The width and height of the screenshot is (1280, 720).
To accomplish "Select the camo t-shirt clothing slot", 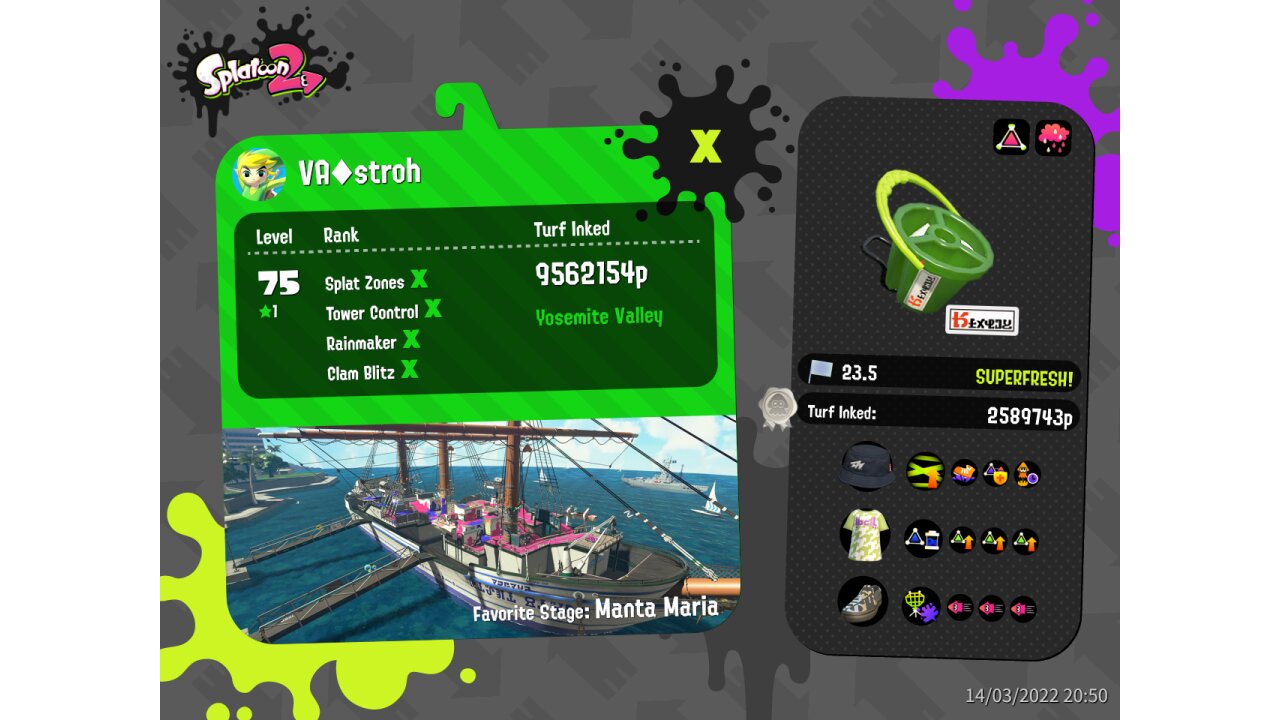I will [x=864, y=535].
